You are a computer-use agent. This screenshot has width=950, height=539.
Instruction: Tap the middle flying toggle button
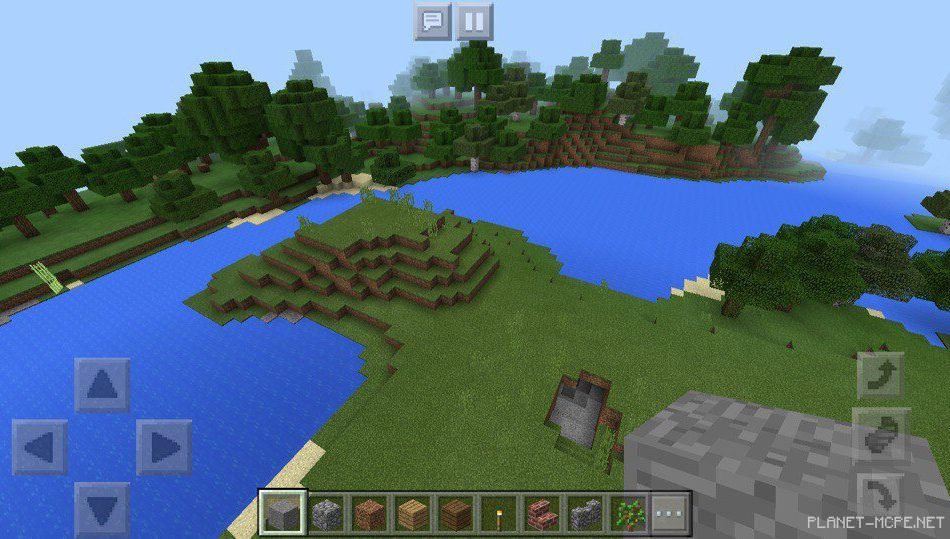pos(881,435)
